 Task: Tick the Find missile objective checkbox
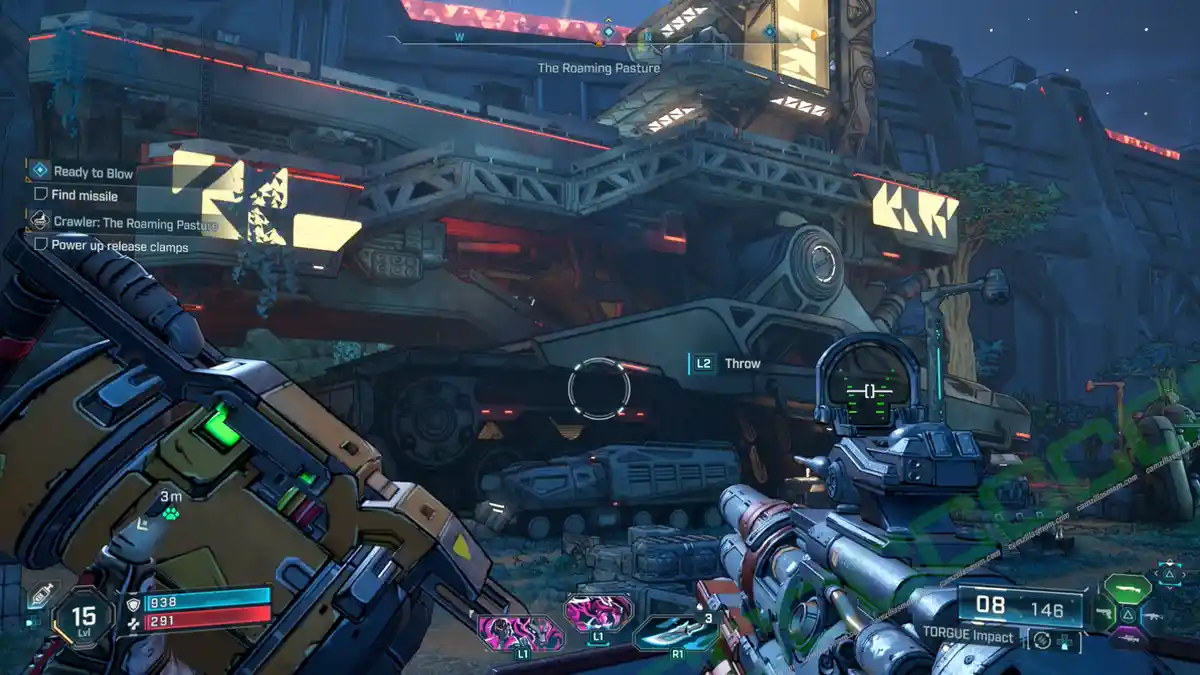point(41,195)
